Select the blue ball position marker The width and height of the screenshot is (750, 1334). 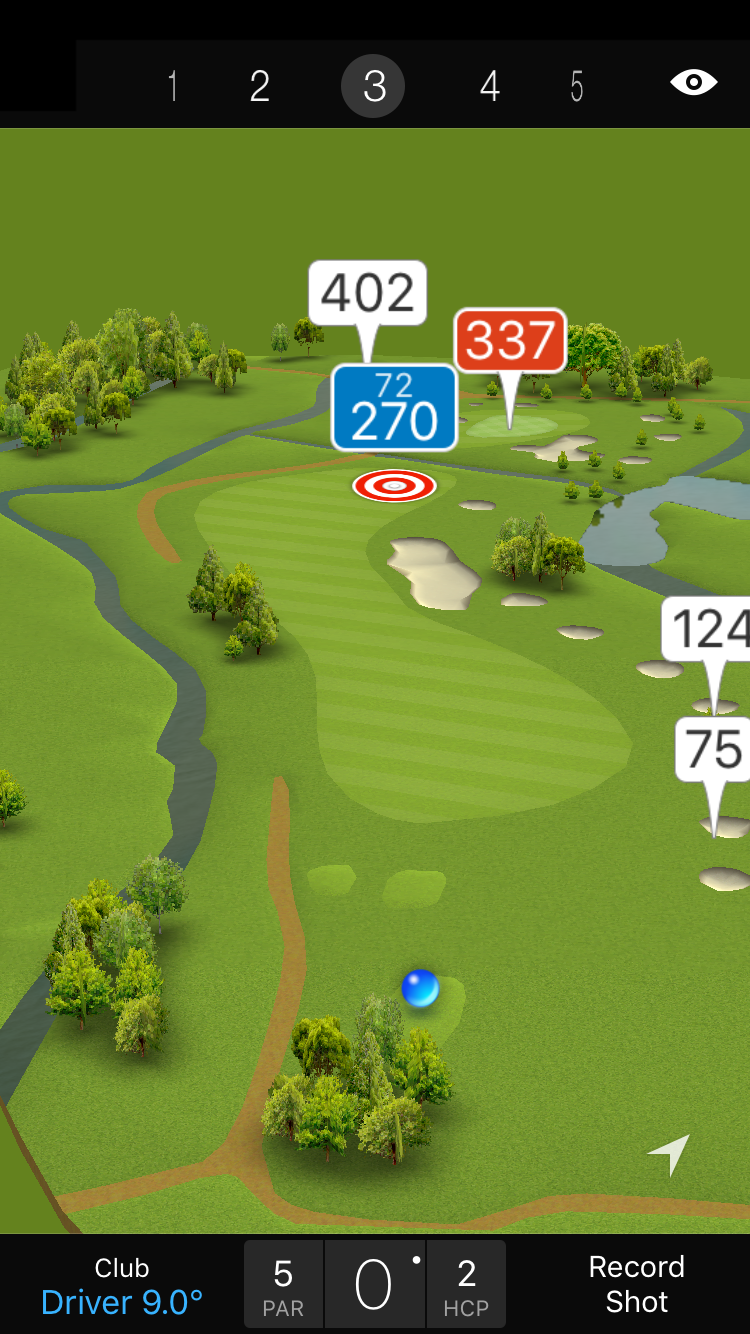tap(420, 988)
